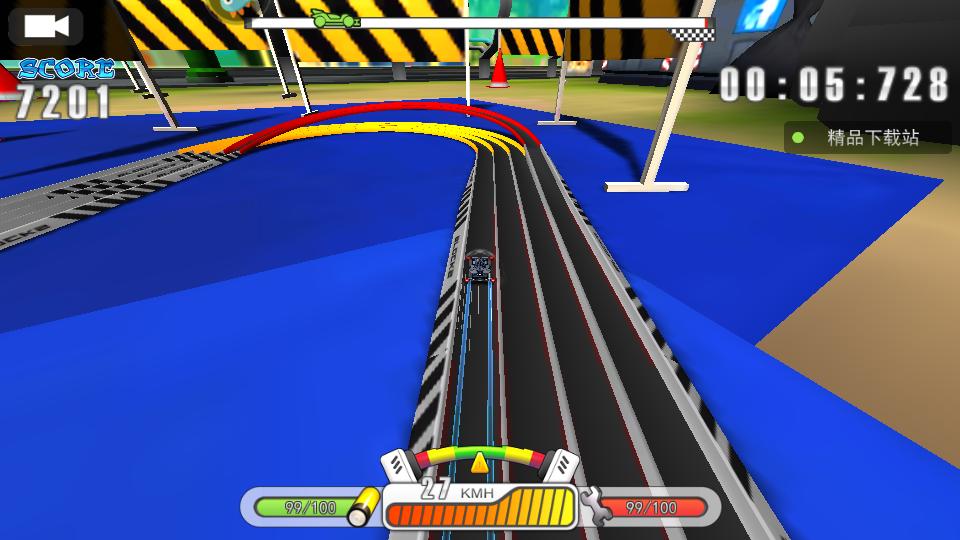Toggle the camera view button
The image size is (960, 540).
[45, 26]
